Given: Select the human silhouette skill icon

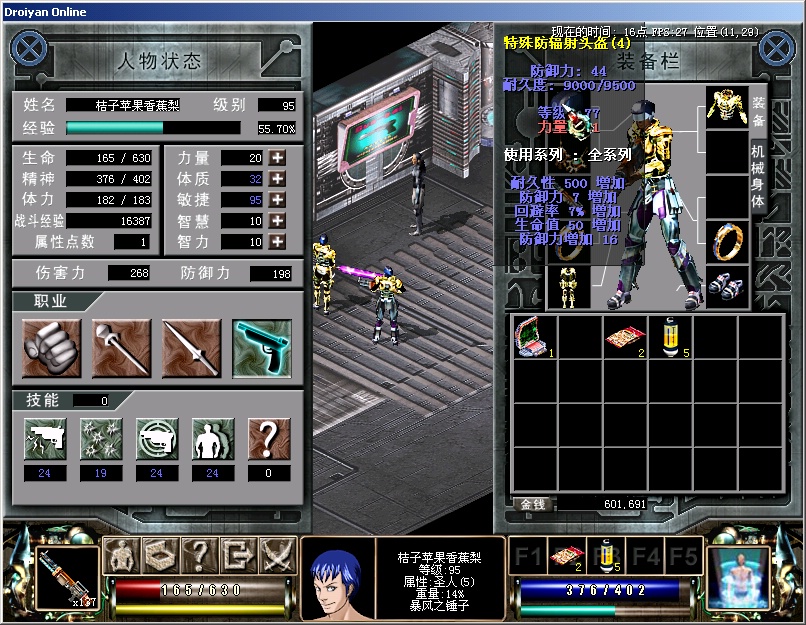Looking at the screenshot, I should (x=213, y=439).
